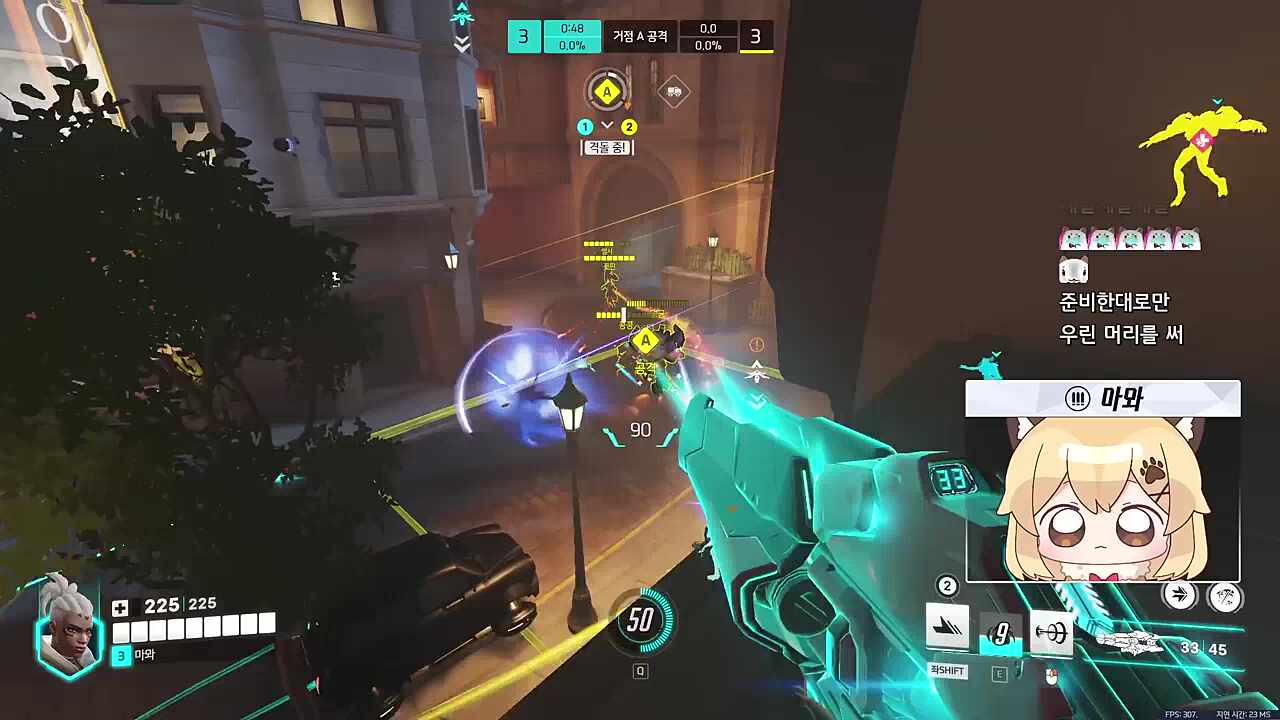Click the circular pickaxe emote icon in bottom right
The width and height of the screenshot is (1280, 720).
tap(1225, 598)
